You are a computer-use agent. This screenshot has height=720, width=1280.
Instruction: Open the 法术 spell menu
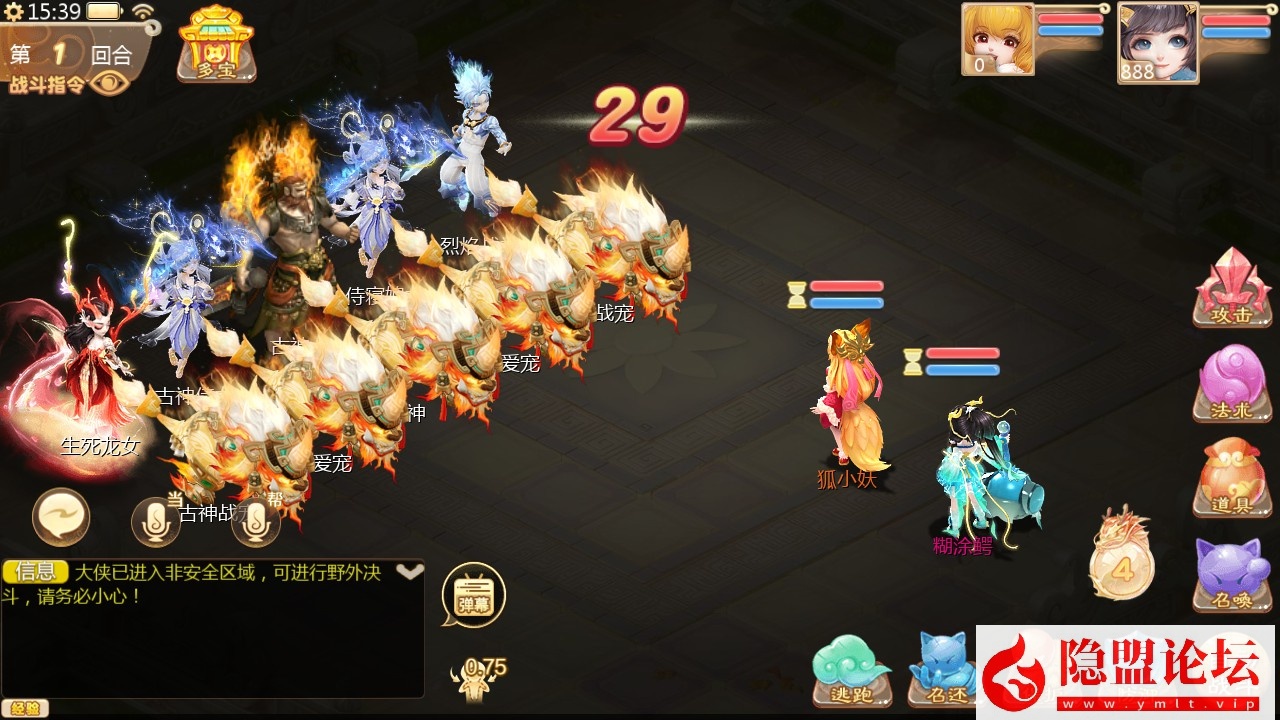click(1232, 383)
